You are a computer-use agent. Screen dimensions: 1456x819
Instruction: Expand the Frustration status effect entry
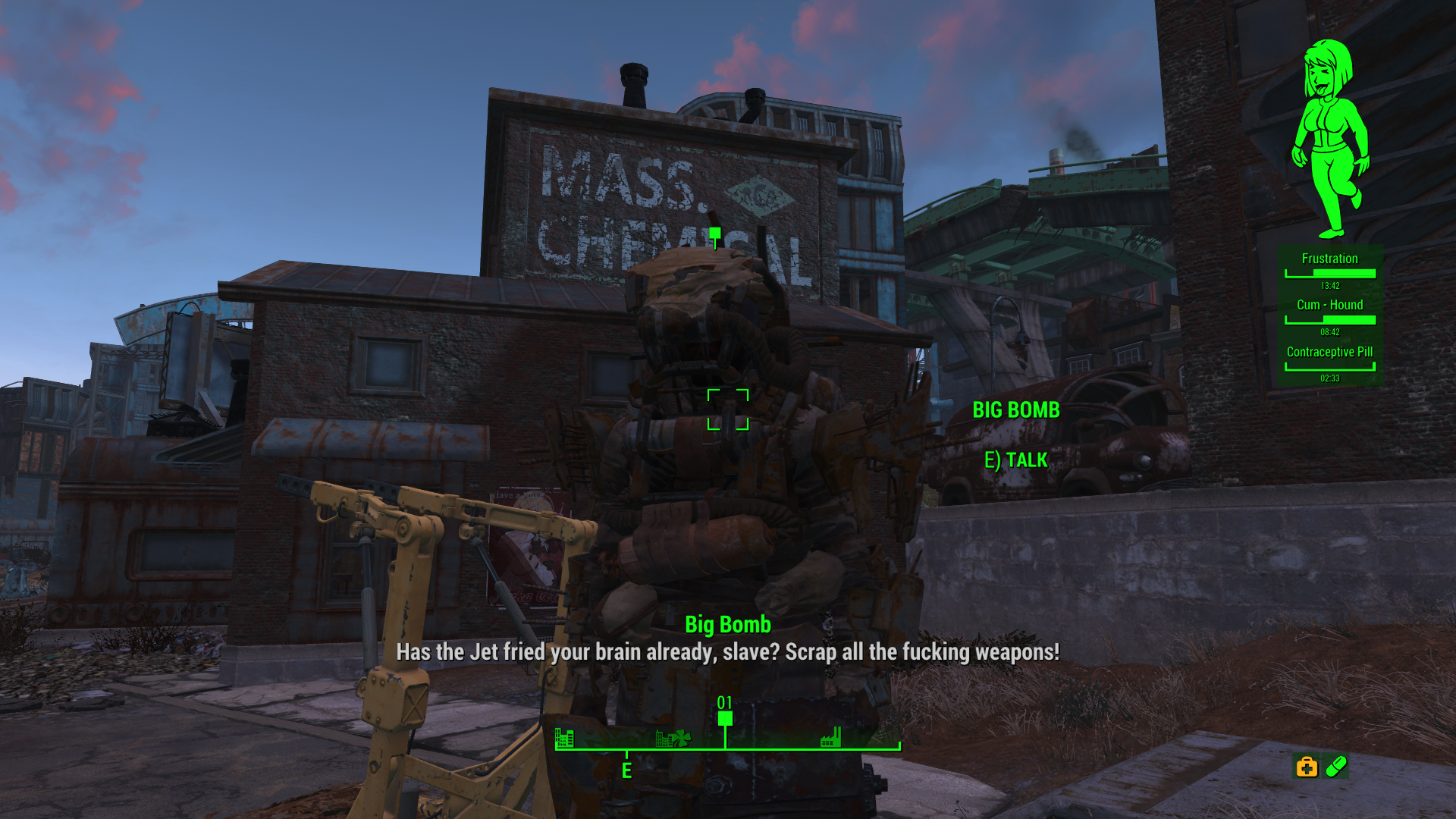coord(1330,259)
